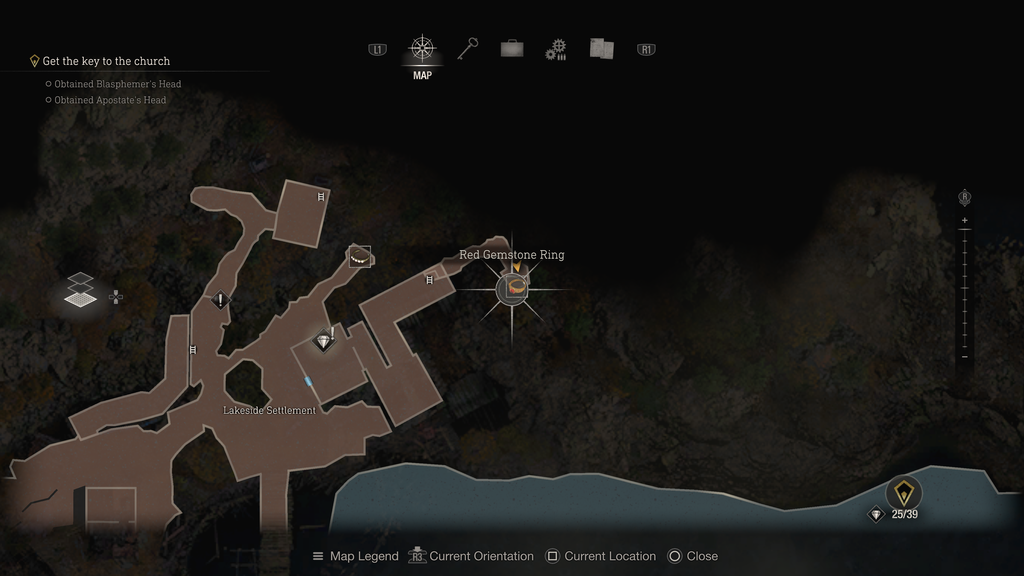Center map on Current Location

pos(603,556)
